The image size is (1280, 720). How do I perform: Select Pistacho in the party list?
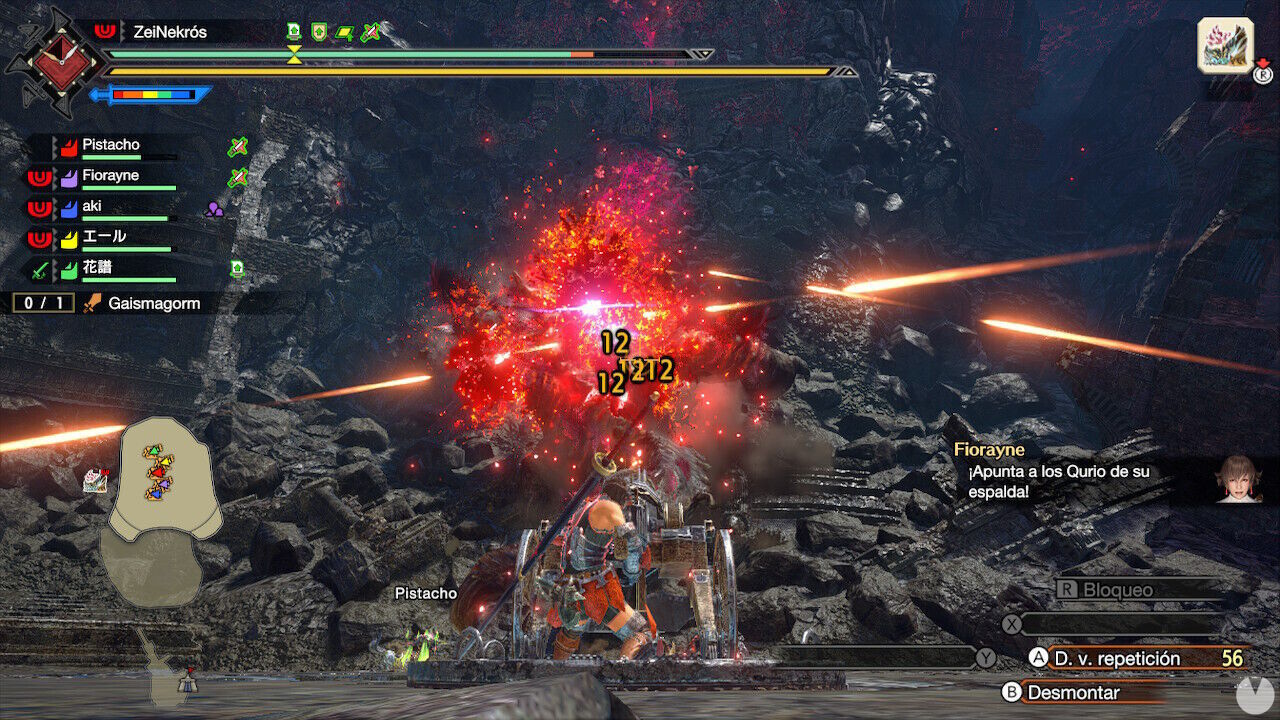[x=110, y=145]
